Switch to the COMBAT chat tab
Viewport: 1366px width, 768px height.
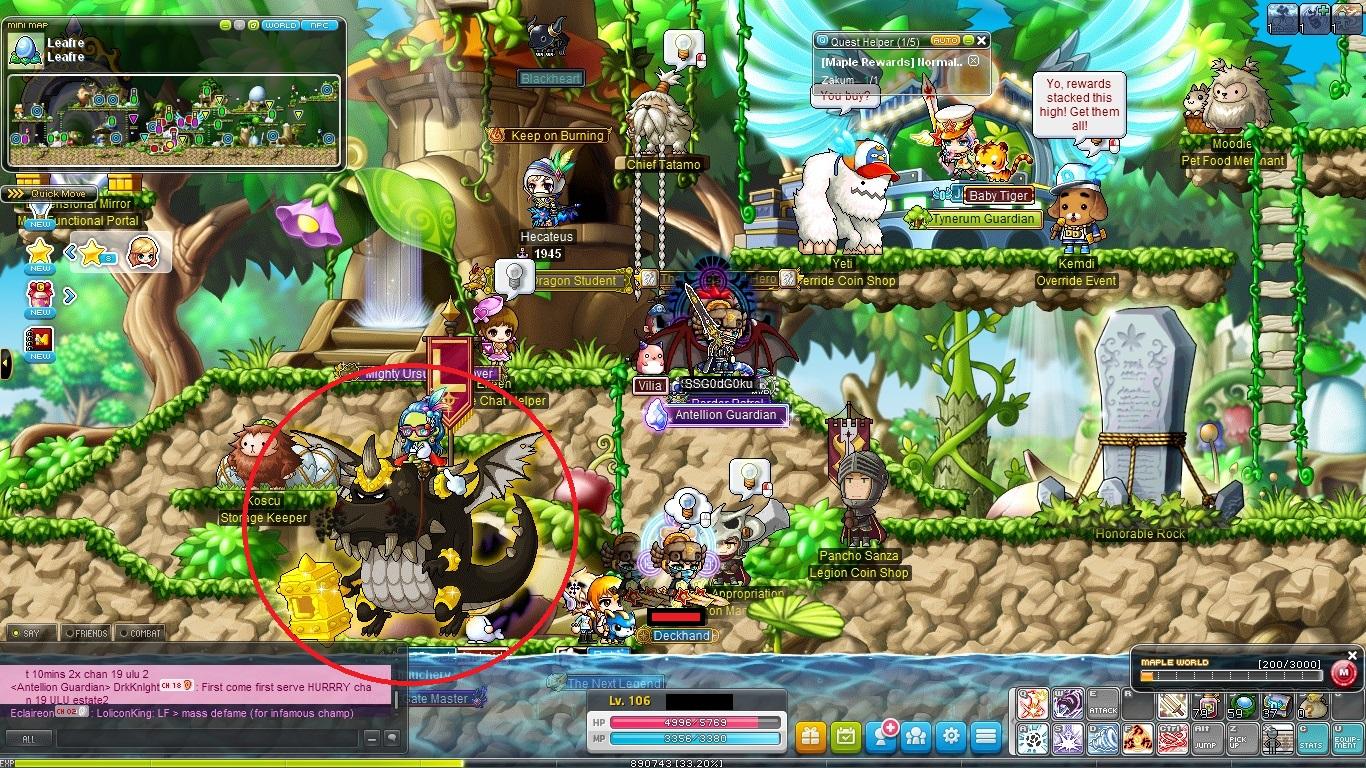point(144,633)
